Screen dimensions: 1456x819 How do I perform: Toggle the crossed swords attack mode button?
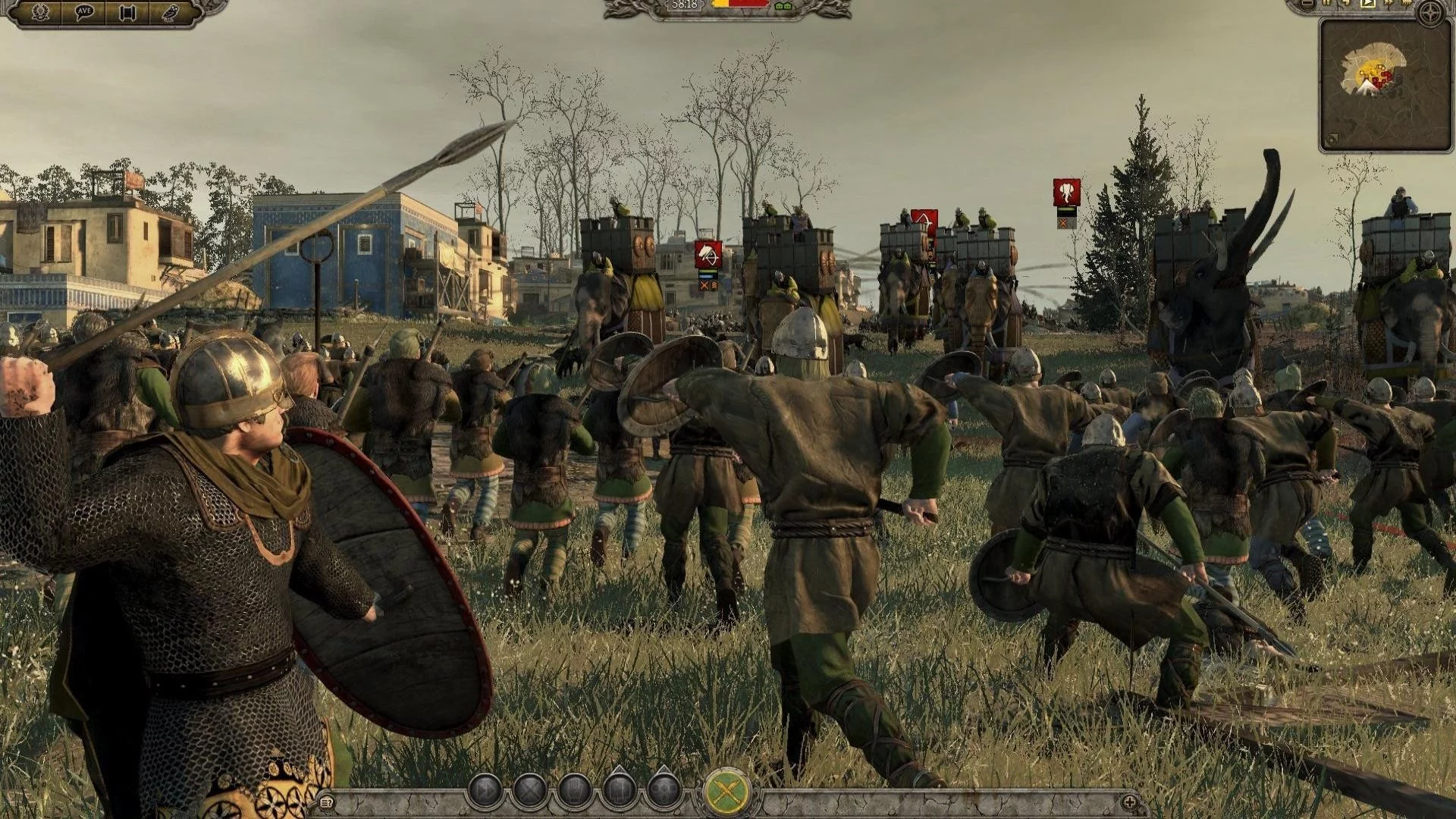[x=728, y=792]
